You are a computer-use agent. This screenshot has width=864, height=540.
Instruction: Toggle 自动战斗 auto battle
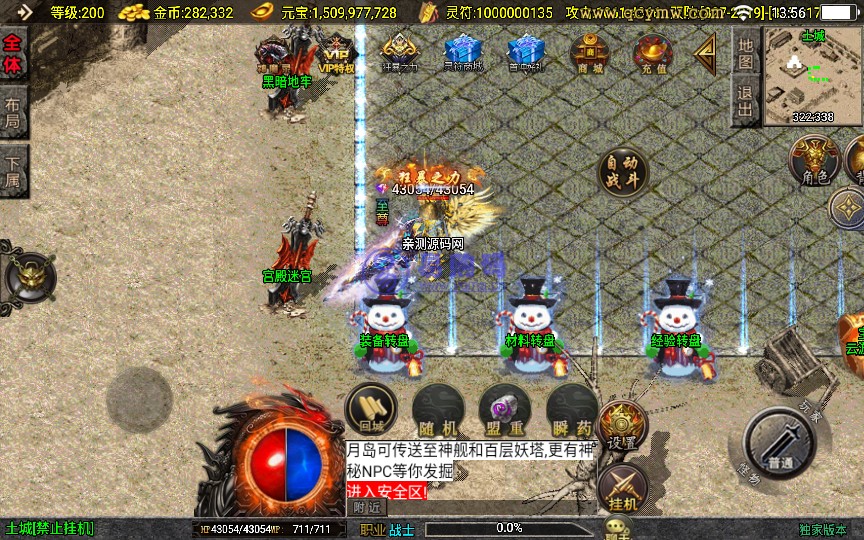pyautogui.click(x=622, y=173)
